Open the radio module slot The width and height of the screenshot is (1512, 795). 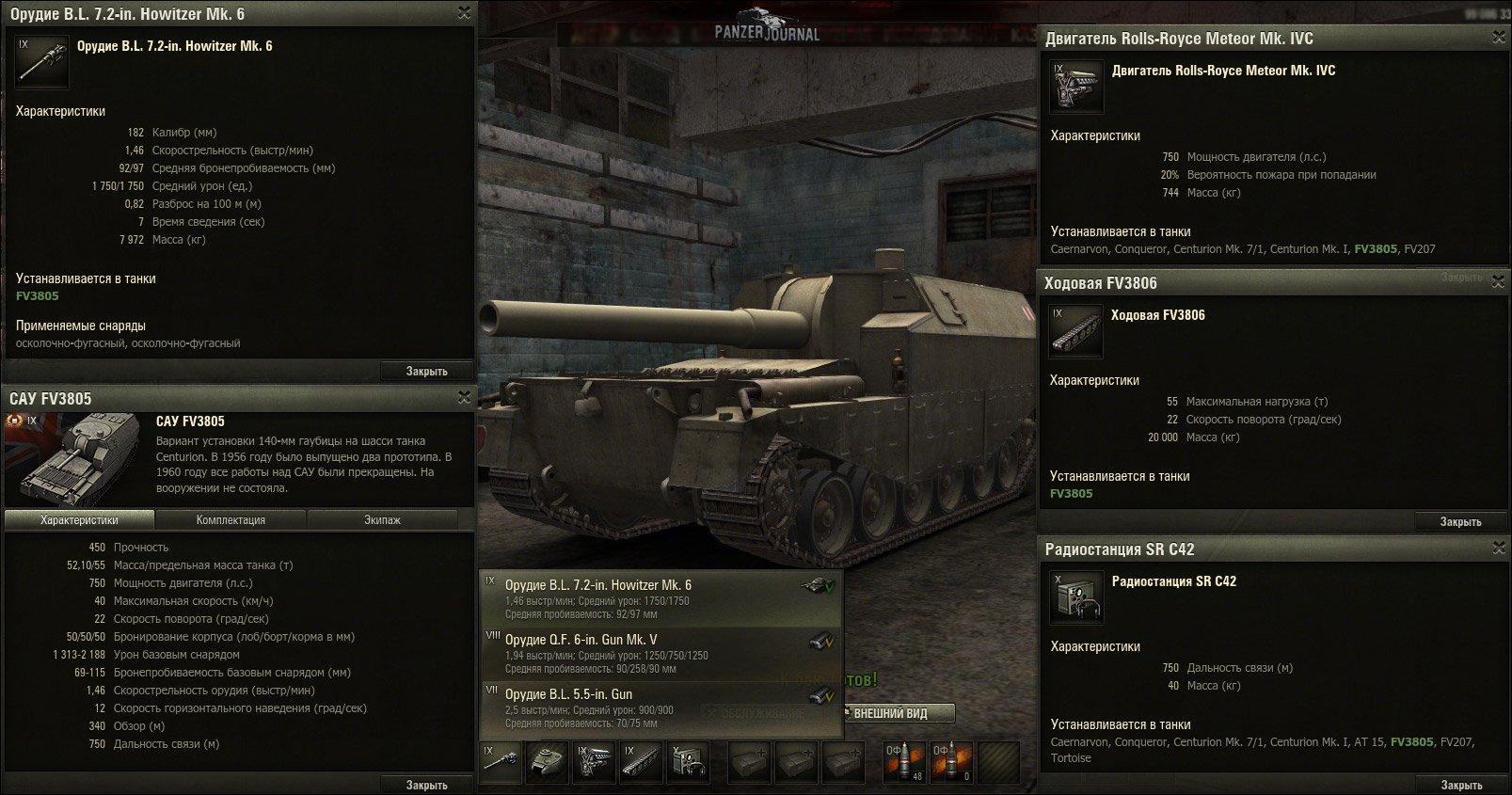688,762
